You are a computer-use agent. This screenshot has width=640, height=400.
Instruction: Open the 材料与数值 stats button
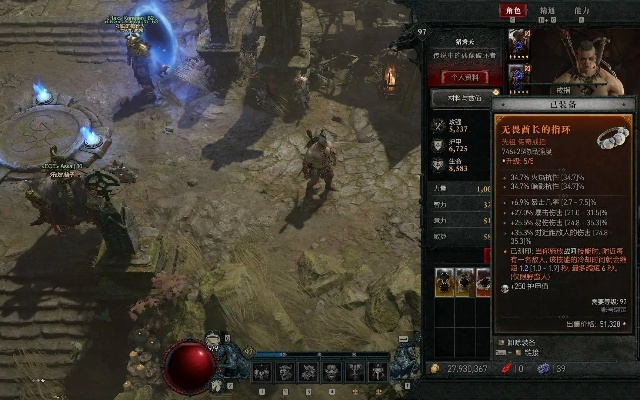[x=460, y=98]
